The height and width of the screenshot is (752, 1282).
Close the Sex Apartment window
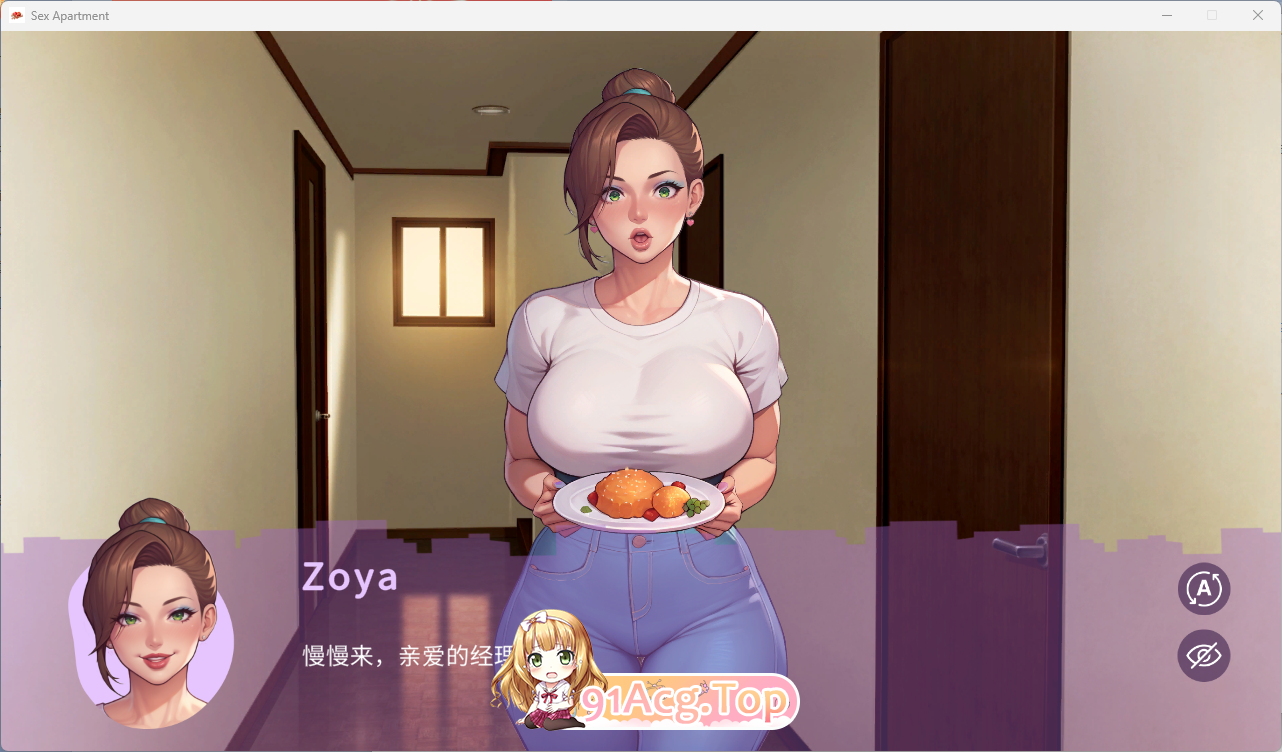pyautogui.click(x=1257, y=15)
